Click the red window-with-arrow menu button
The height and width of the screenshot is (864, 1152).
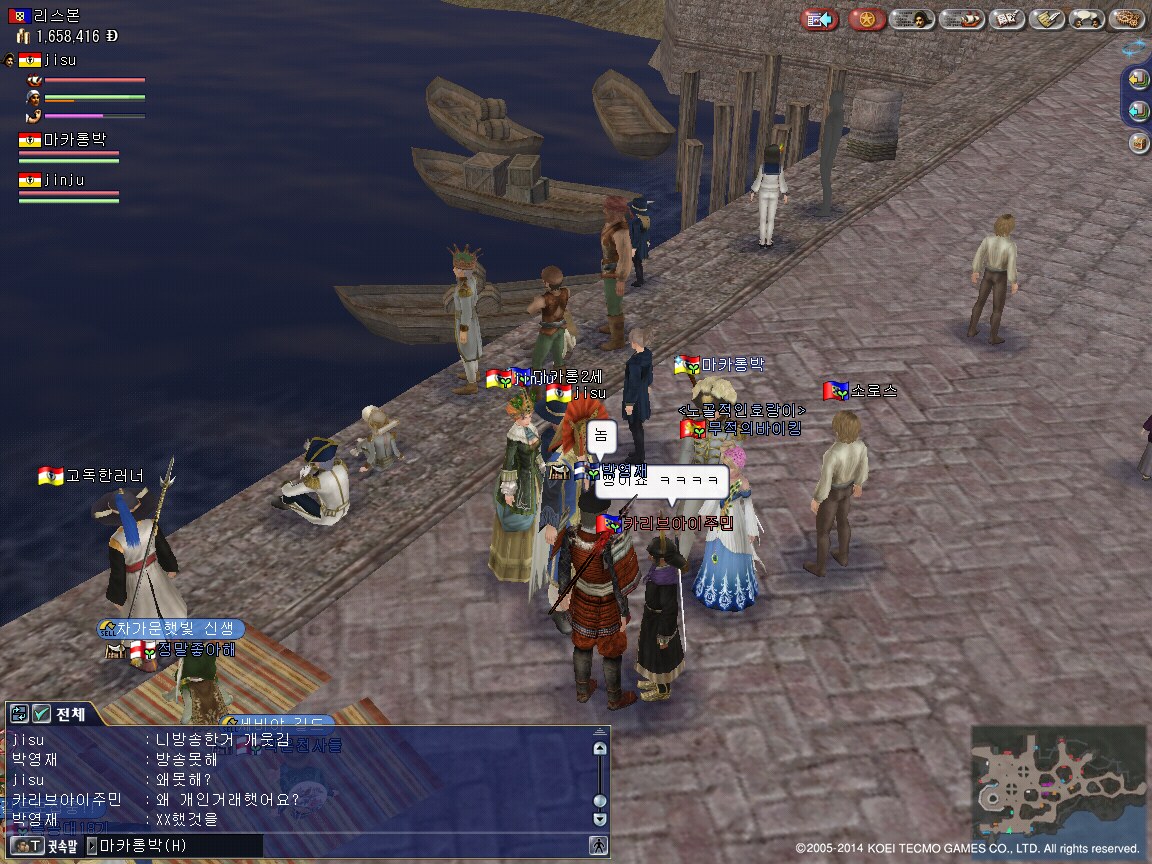point(820,19)
